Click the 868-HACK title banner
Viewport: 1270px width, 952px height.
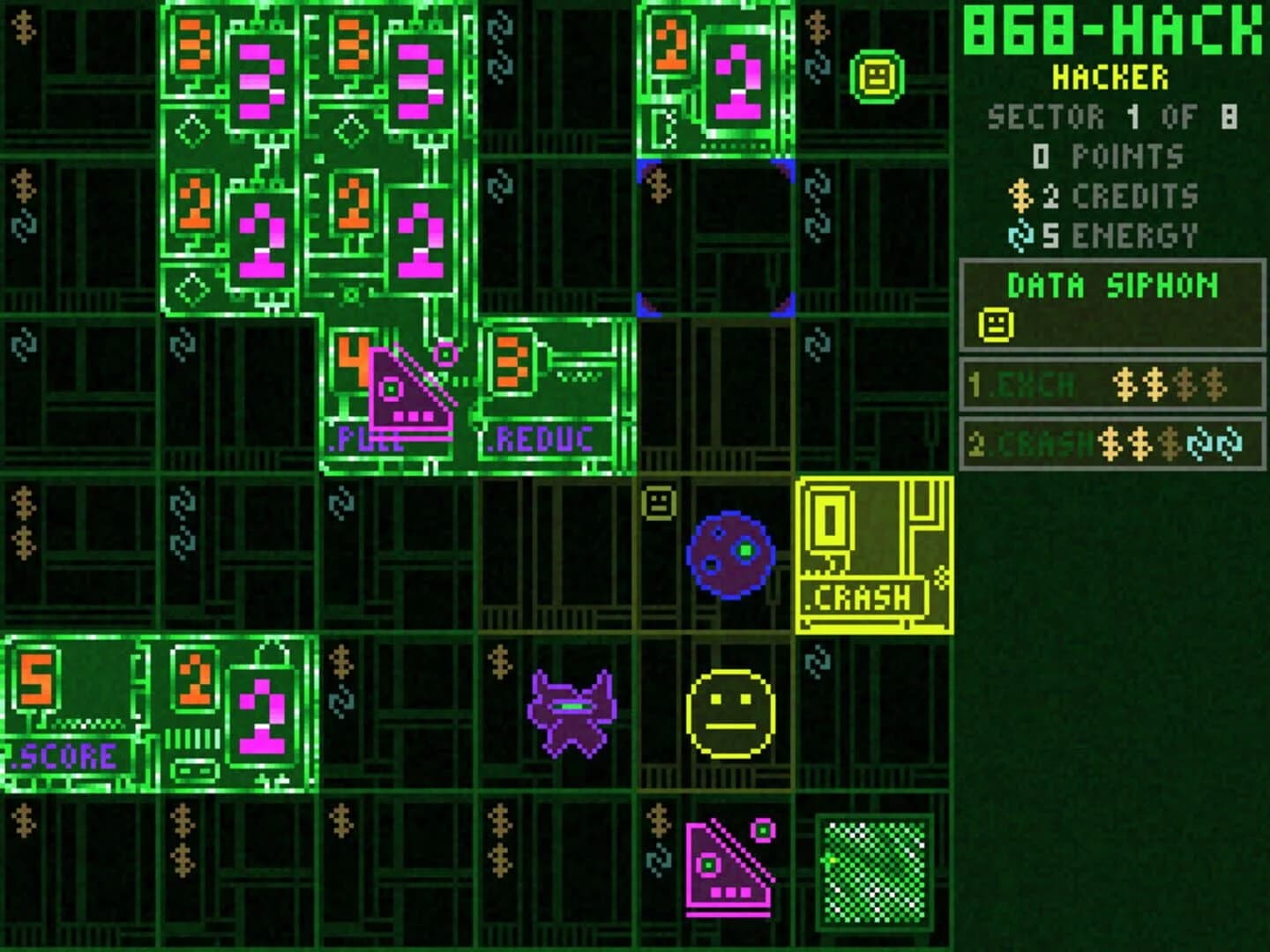pos(1109,32)
